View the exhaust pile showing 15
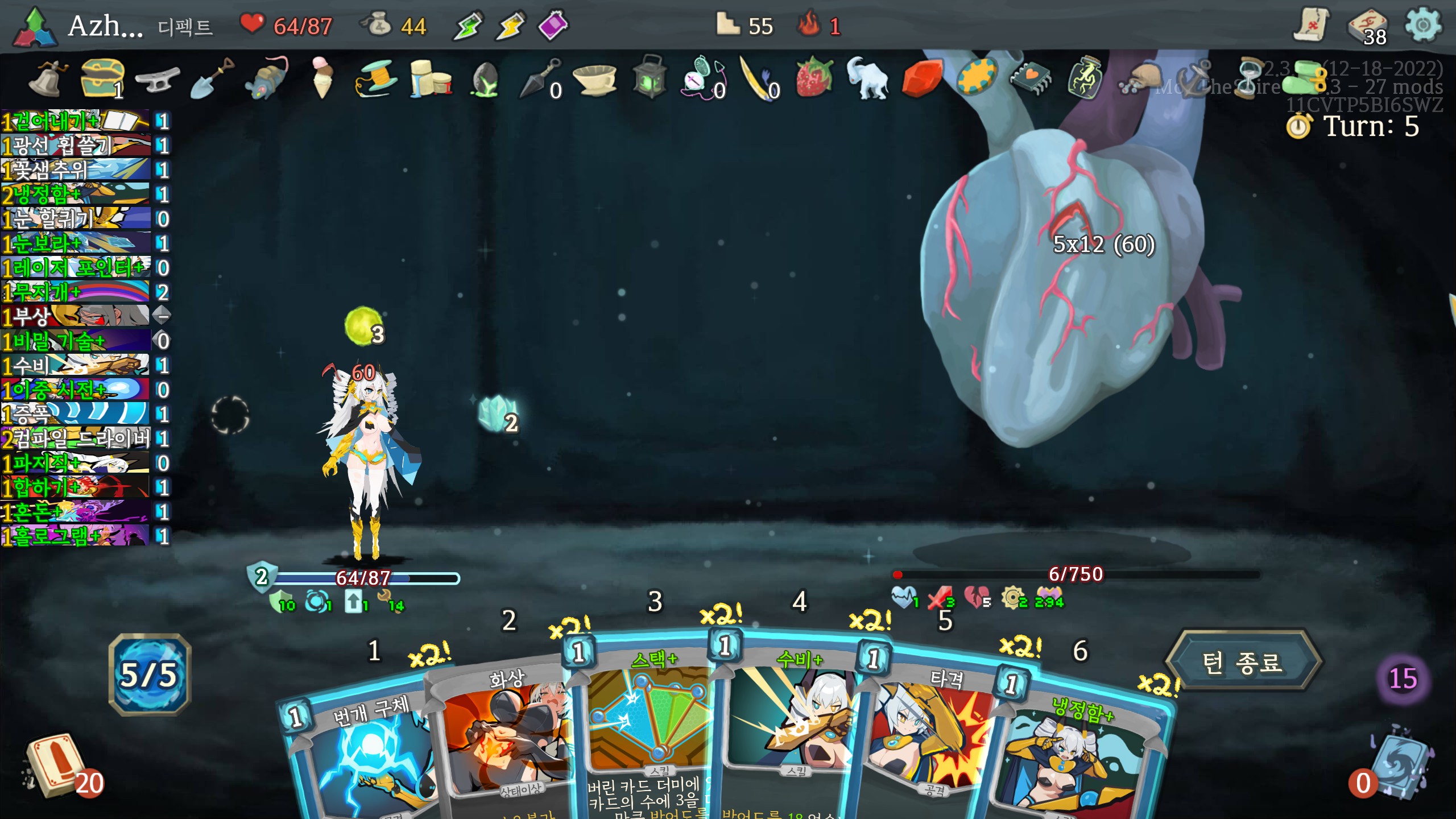 pos(1403,678)
